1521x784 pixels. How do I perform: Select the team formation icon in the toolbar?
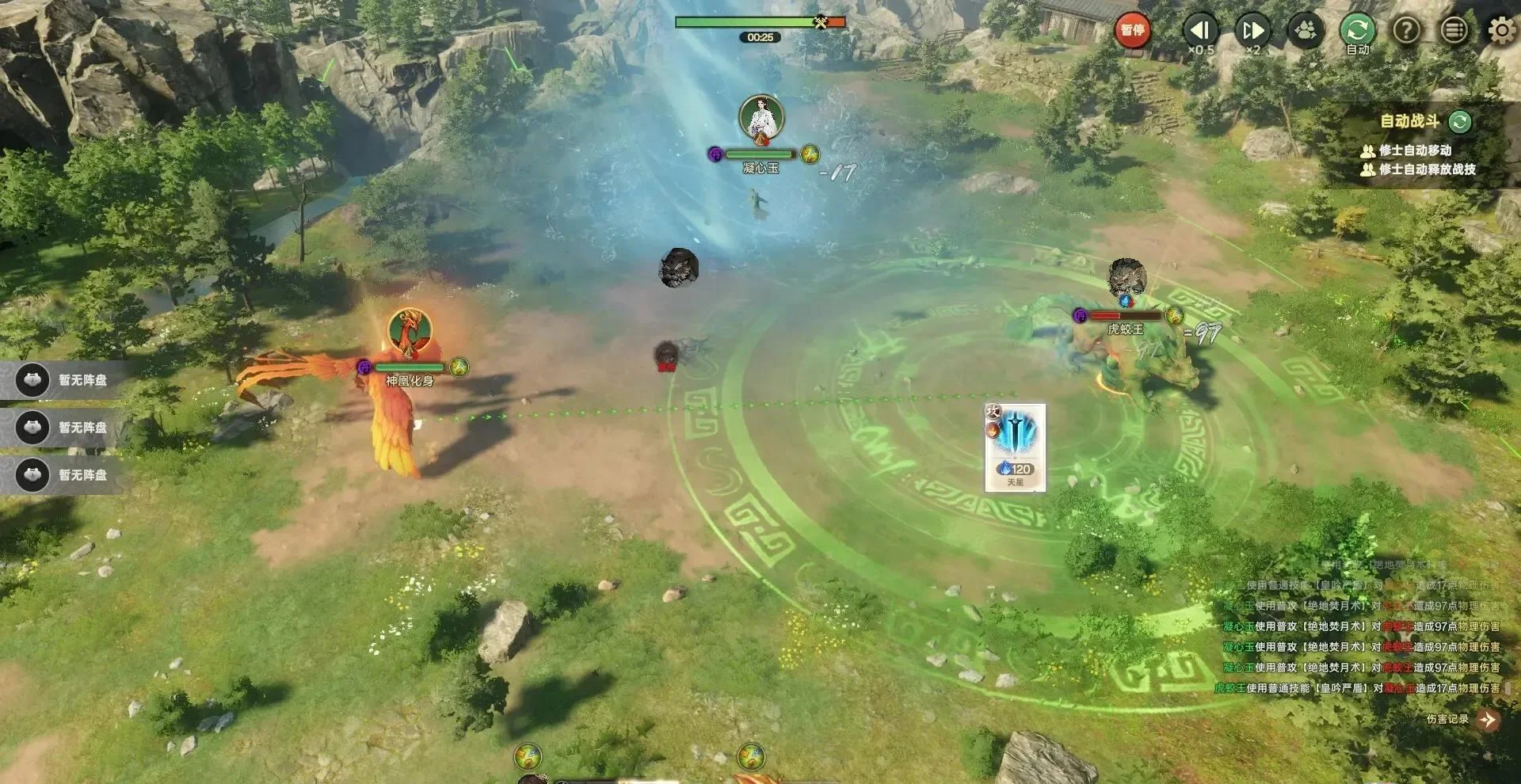pyautogui.click(x=1305, y=32)
